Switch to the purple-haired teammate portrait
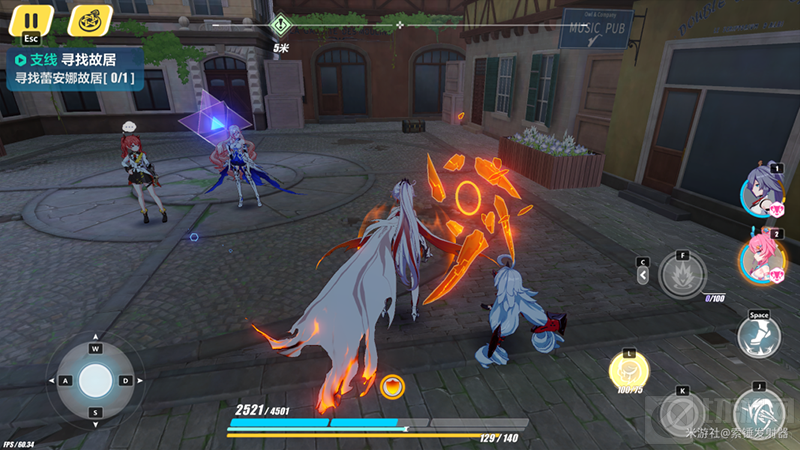The image size is (800, 450). click(x=761, y=192)
